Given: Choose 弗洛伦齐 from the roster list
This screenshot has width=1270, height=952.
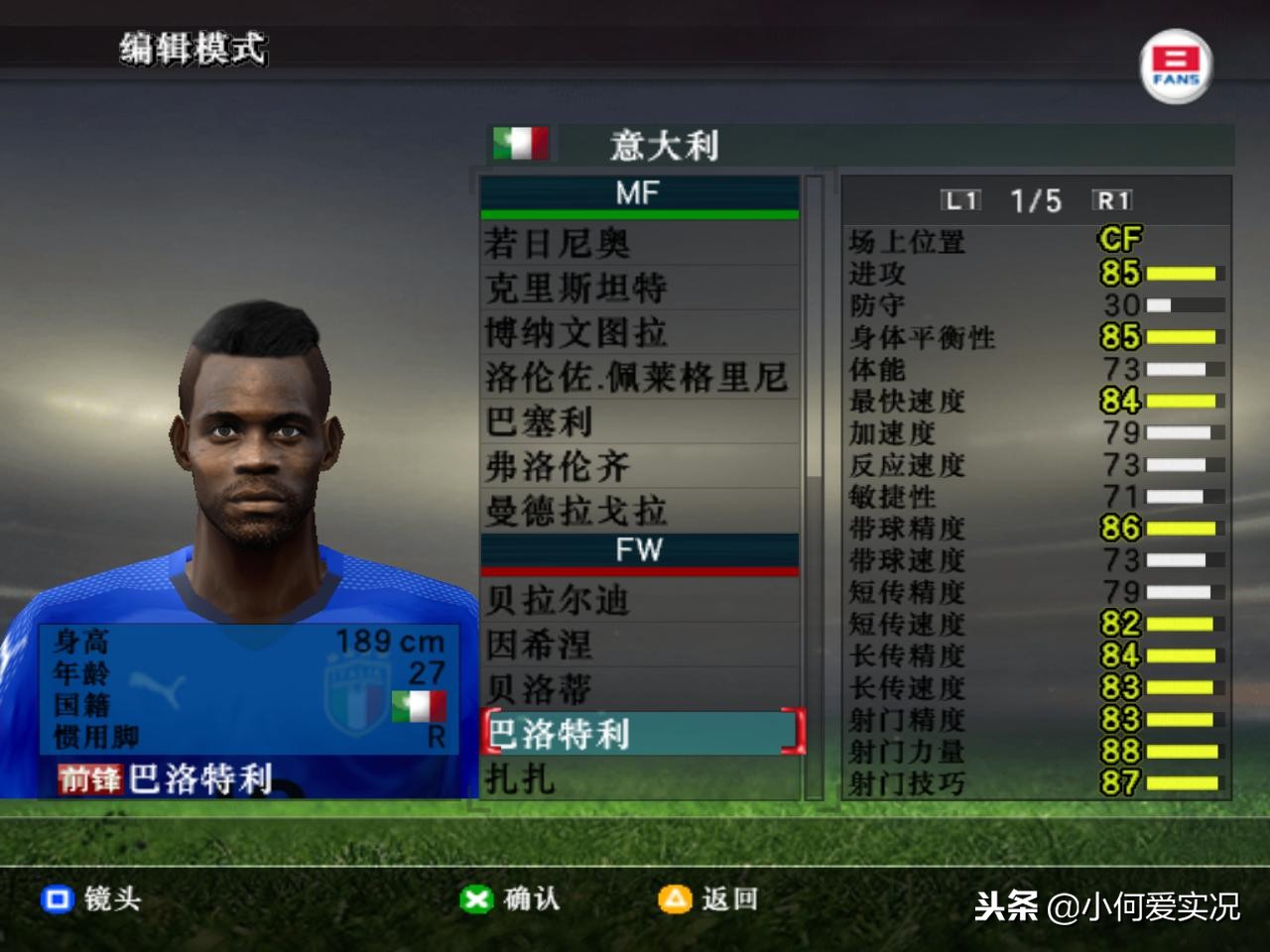Looking at the screenshot, I should pyautogui.click(x=639, y=466).
